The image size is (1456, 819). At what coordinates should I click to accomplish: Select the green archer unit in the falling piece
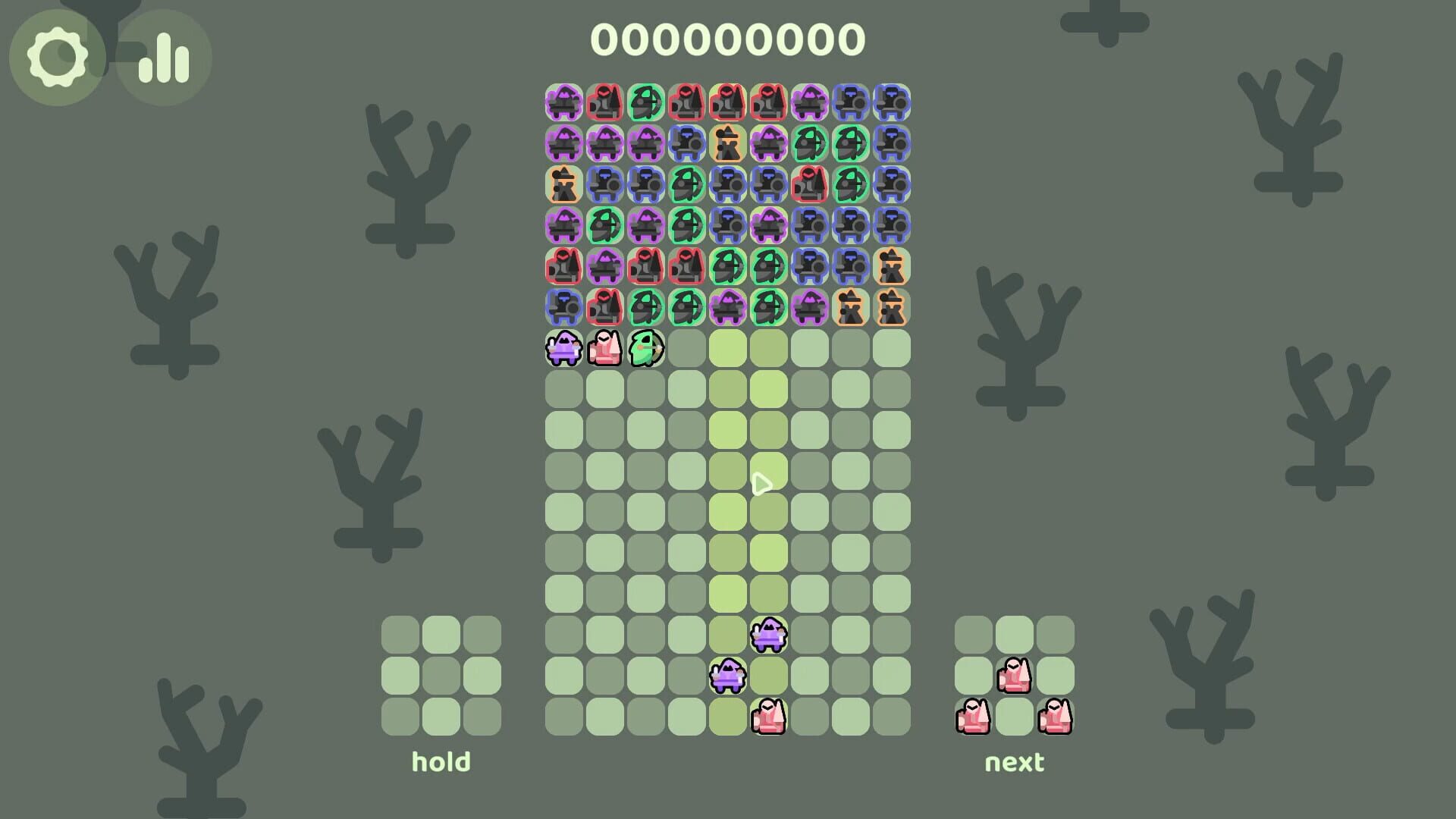[646, 349]
